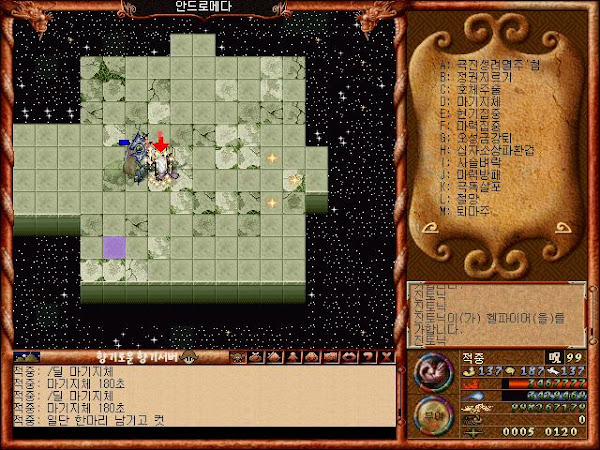This screenshot has width=600, height=450.
Task: Click the round gold 무 orb button
Action: [x=432, y=414]
